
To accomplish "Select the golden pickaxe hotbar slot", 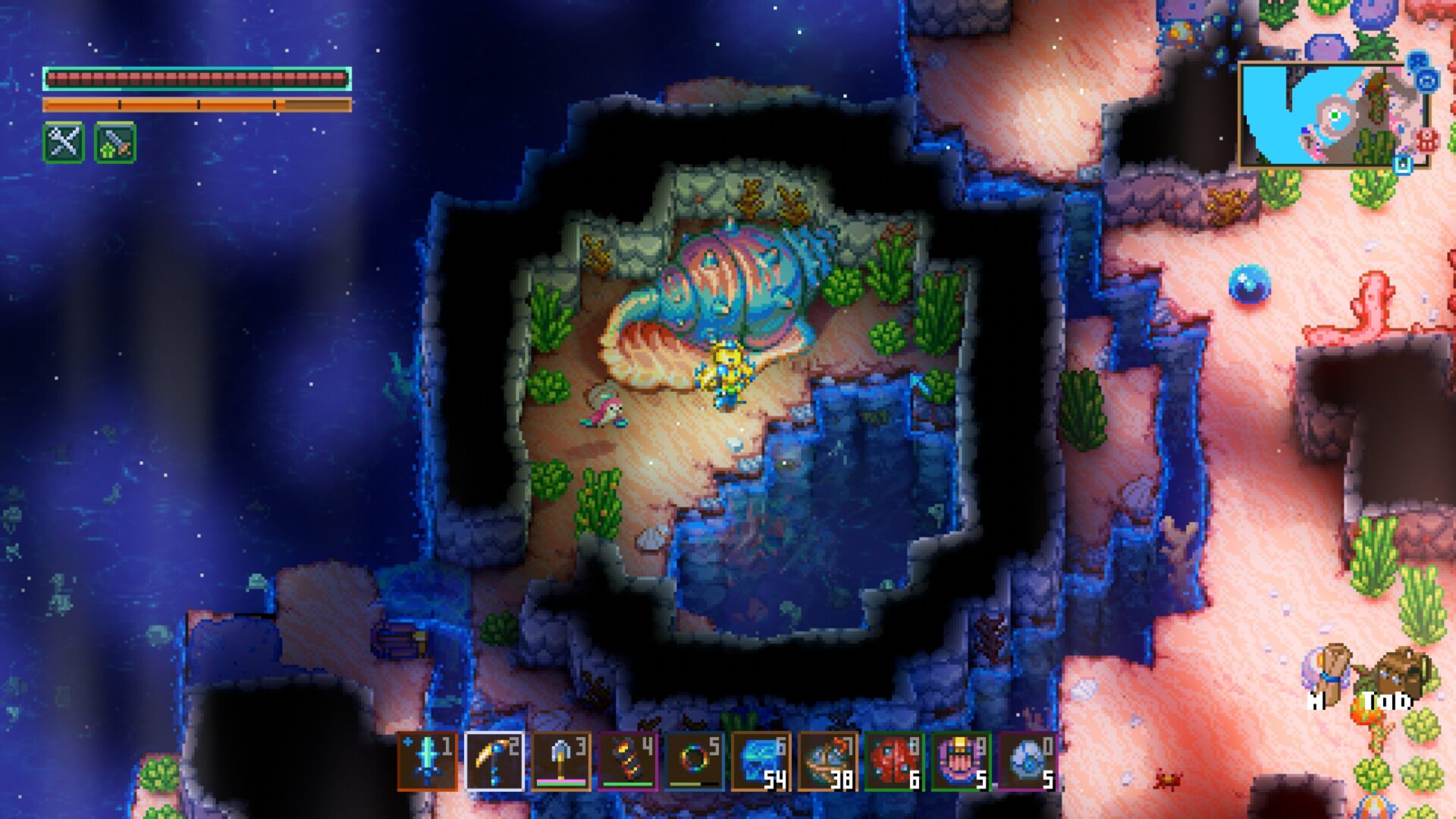I will pos(494,761).
